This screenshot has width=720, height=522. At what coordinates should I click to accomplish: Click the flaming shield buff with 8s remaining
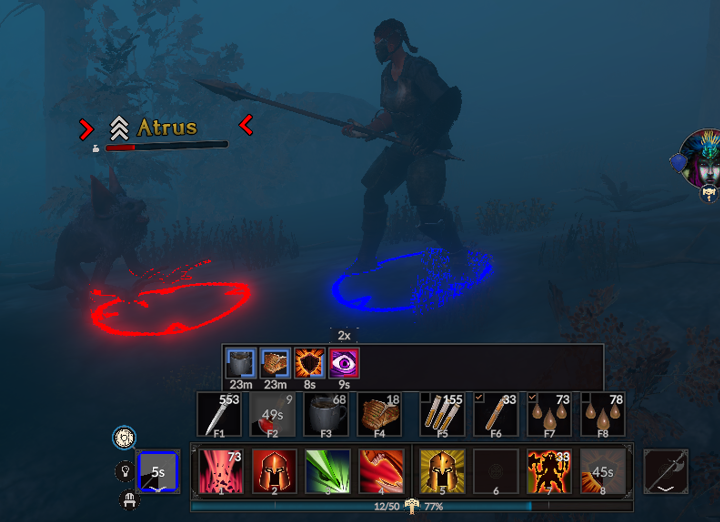[308, 361]
